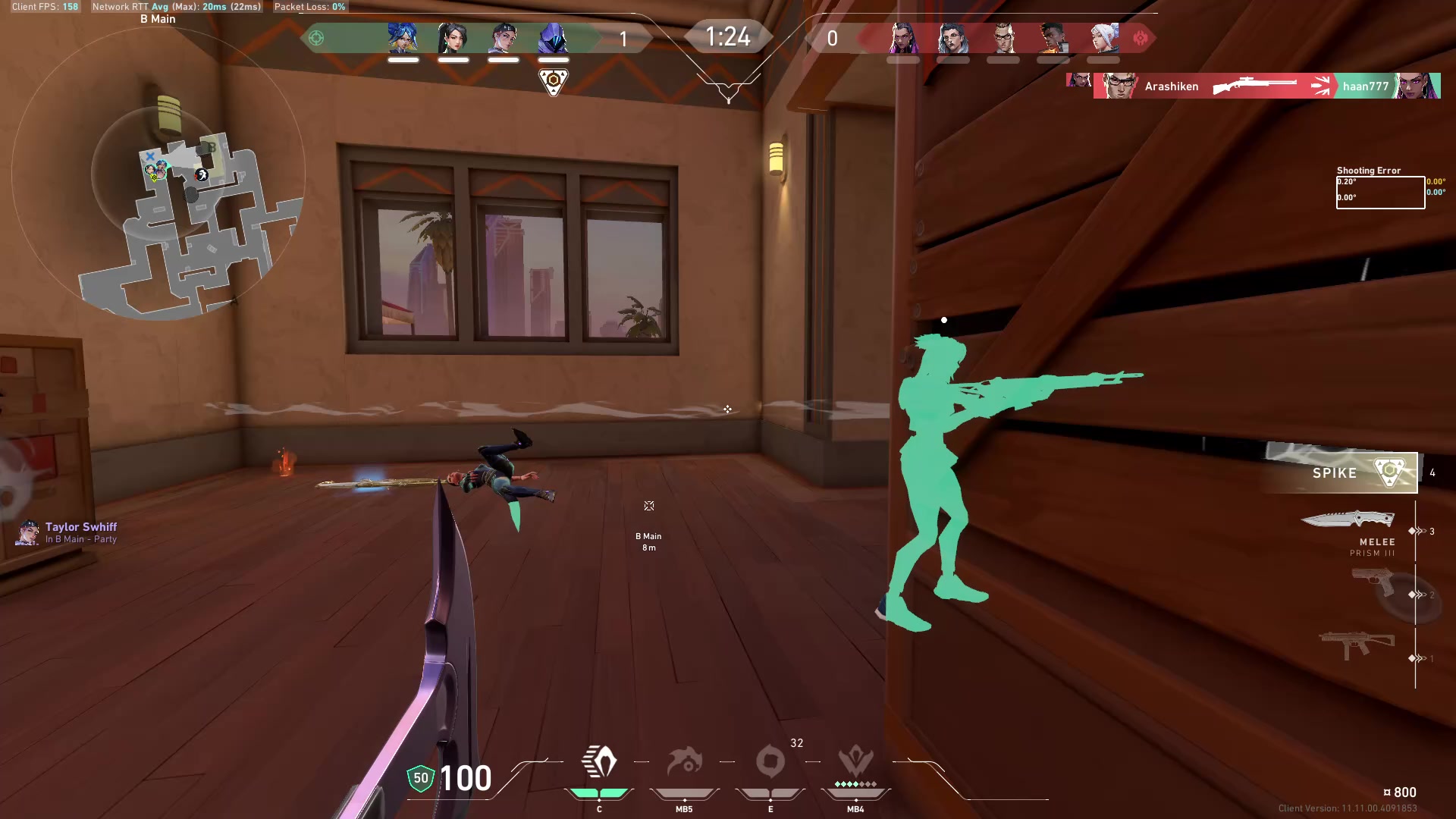Click the round timer showing 1:24
The width and height of the screenshot is (1456, 819).
coord(728,36)
